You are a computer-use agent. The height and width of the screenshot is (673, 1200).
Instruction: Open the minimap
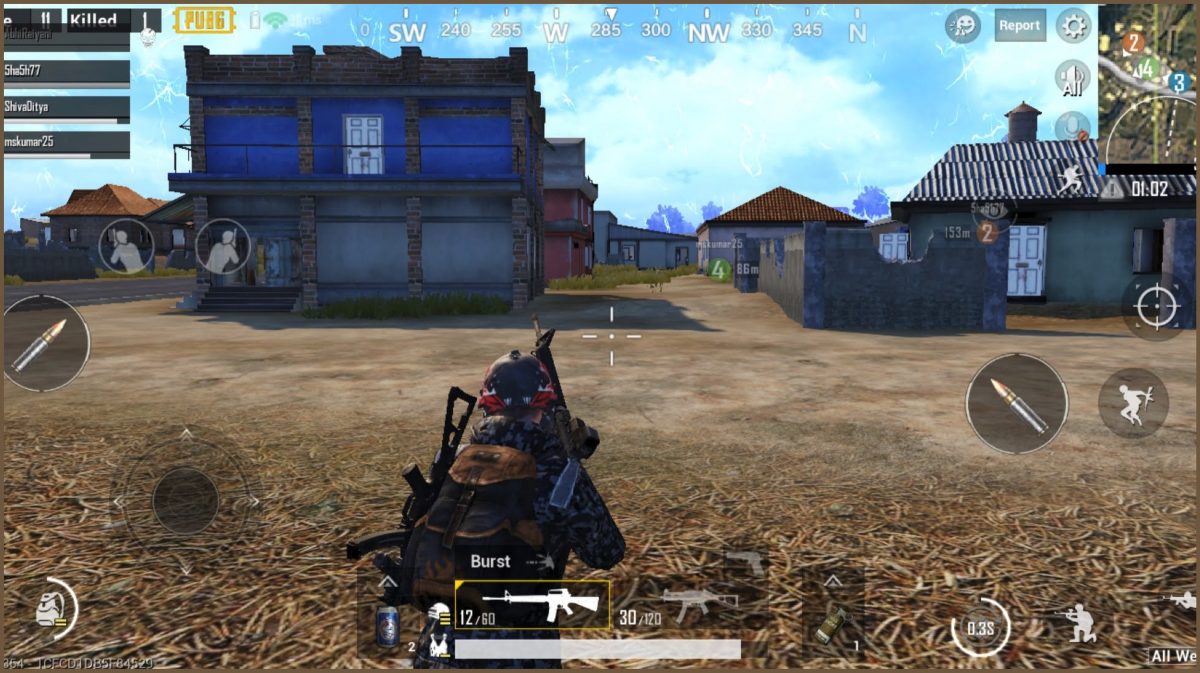click(1146, 82)
